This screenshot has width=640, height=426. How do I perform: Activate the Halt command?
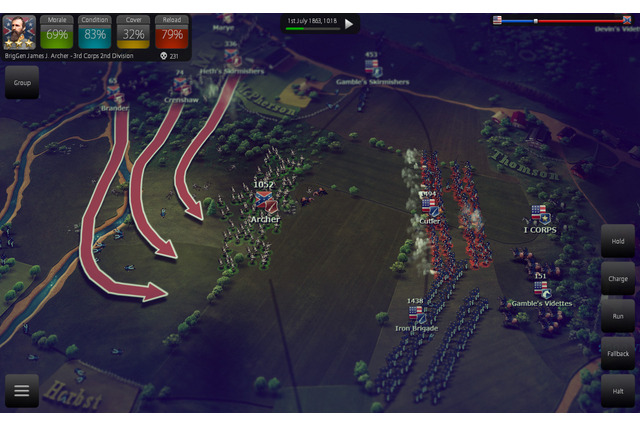(x=617, y=390)
